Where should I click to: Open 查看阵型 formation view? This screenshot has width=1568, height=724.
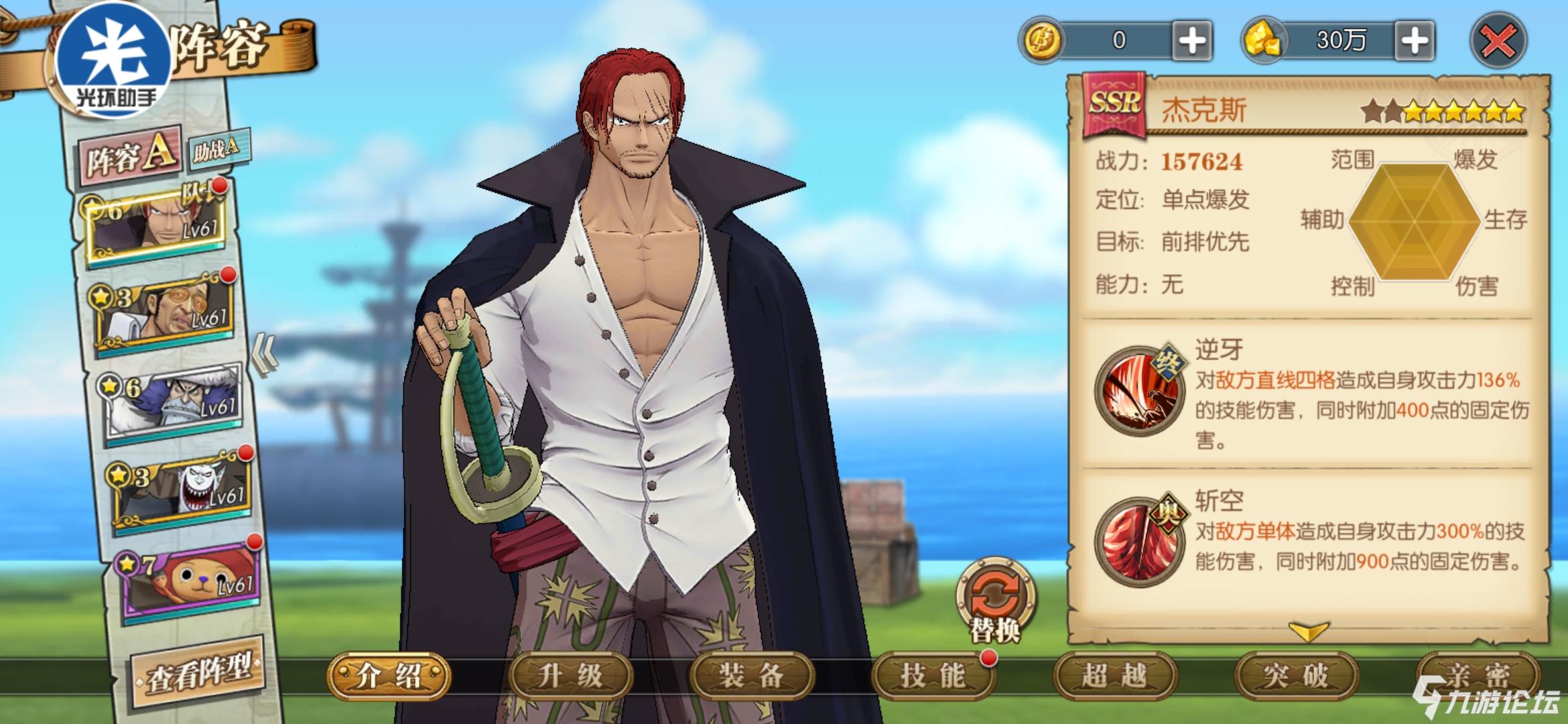click(x=199, y=671)
